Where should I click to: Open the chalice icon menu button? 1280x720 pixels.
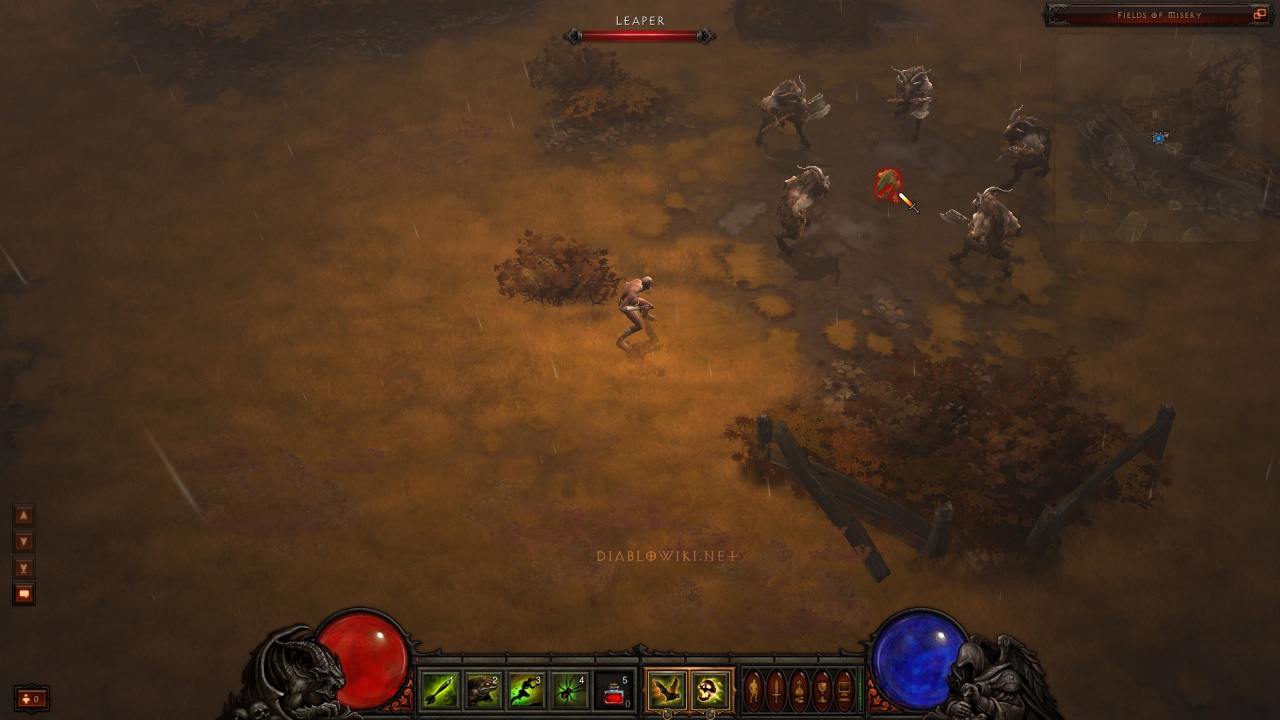coord(822,690)
